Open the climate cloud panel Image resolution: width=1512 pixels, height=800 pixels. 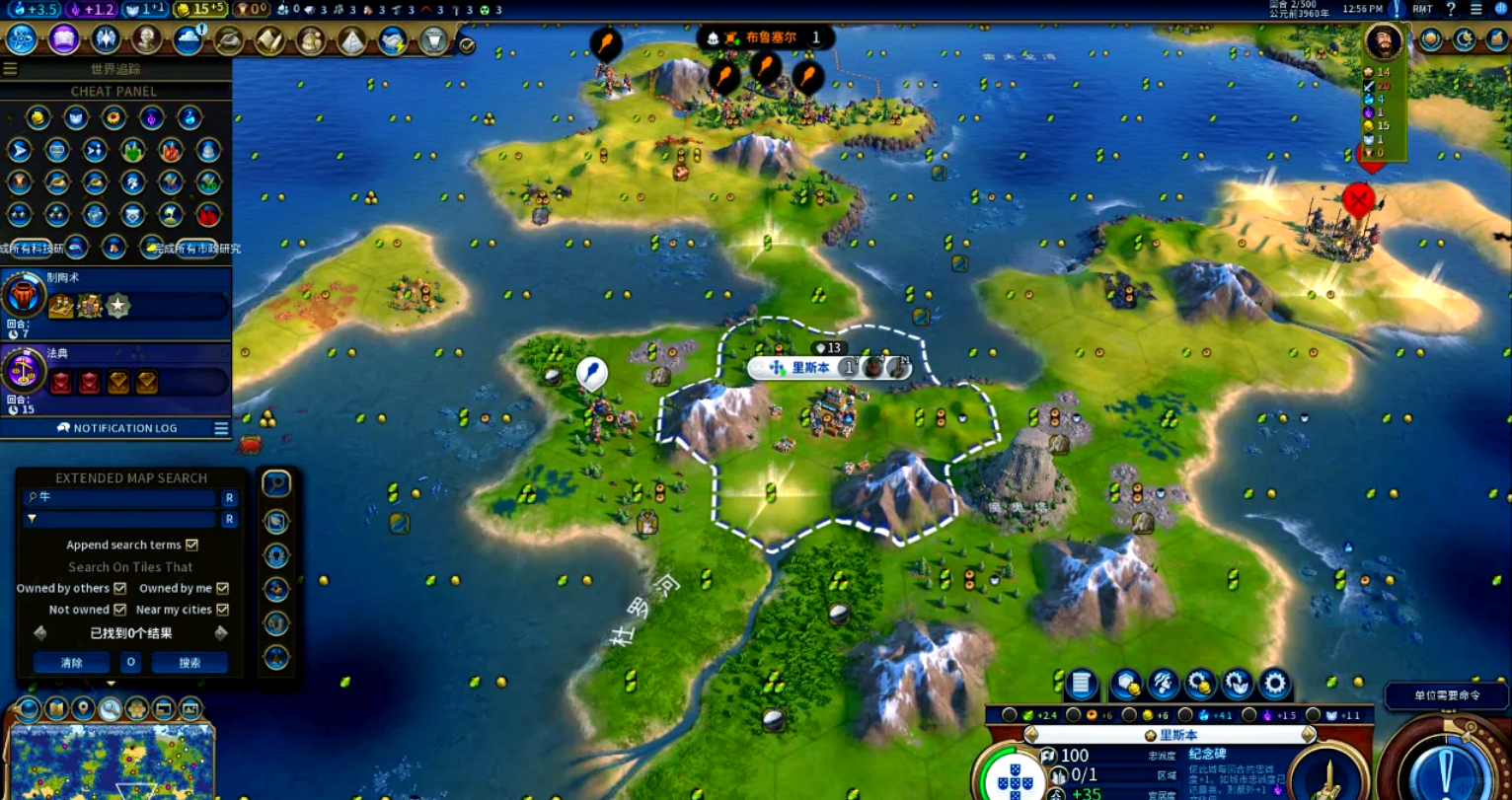click(188, 39)
